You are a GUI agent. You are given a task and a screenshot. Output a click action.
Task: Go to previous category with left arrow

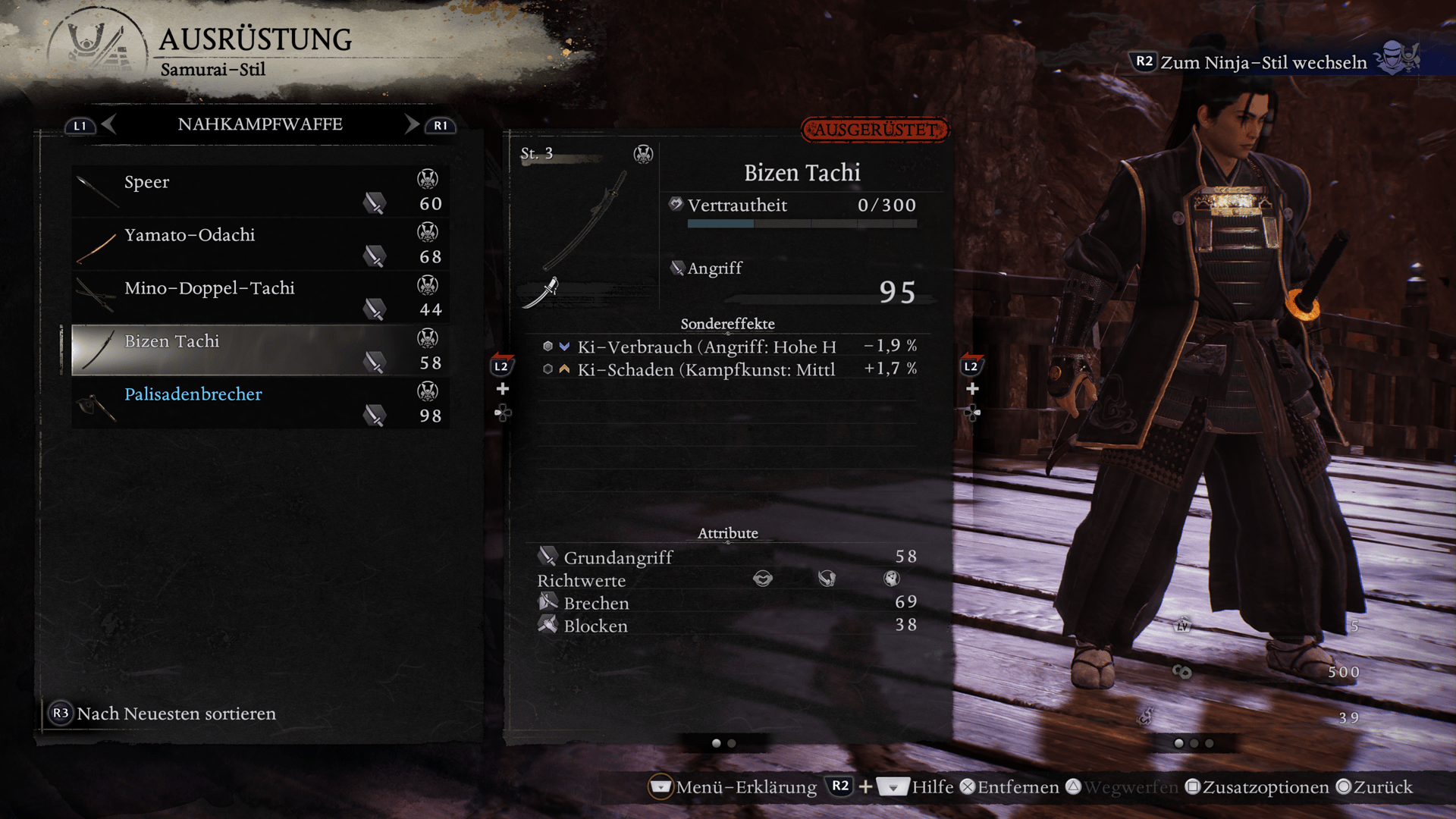pos(108,124)
